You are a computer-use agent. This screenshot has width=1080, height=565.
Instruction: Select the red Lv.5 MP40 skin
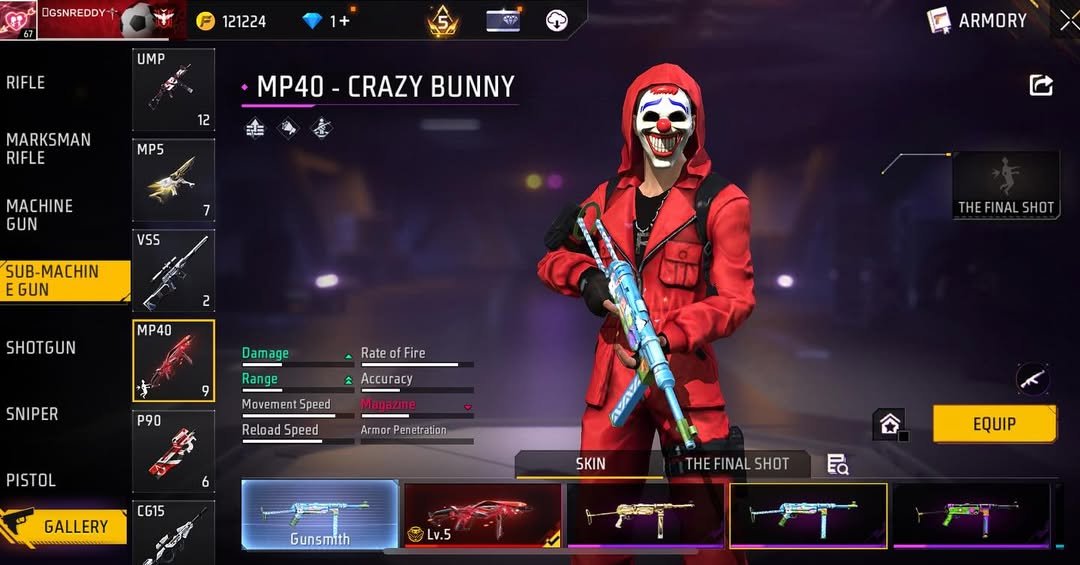click(482, 514)
